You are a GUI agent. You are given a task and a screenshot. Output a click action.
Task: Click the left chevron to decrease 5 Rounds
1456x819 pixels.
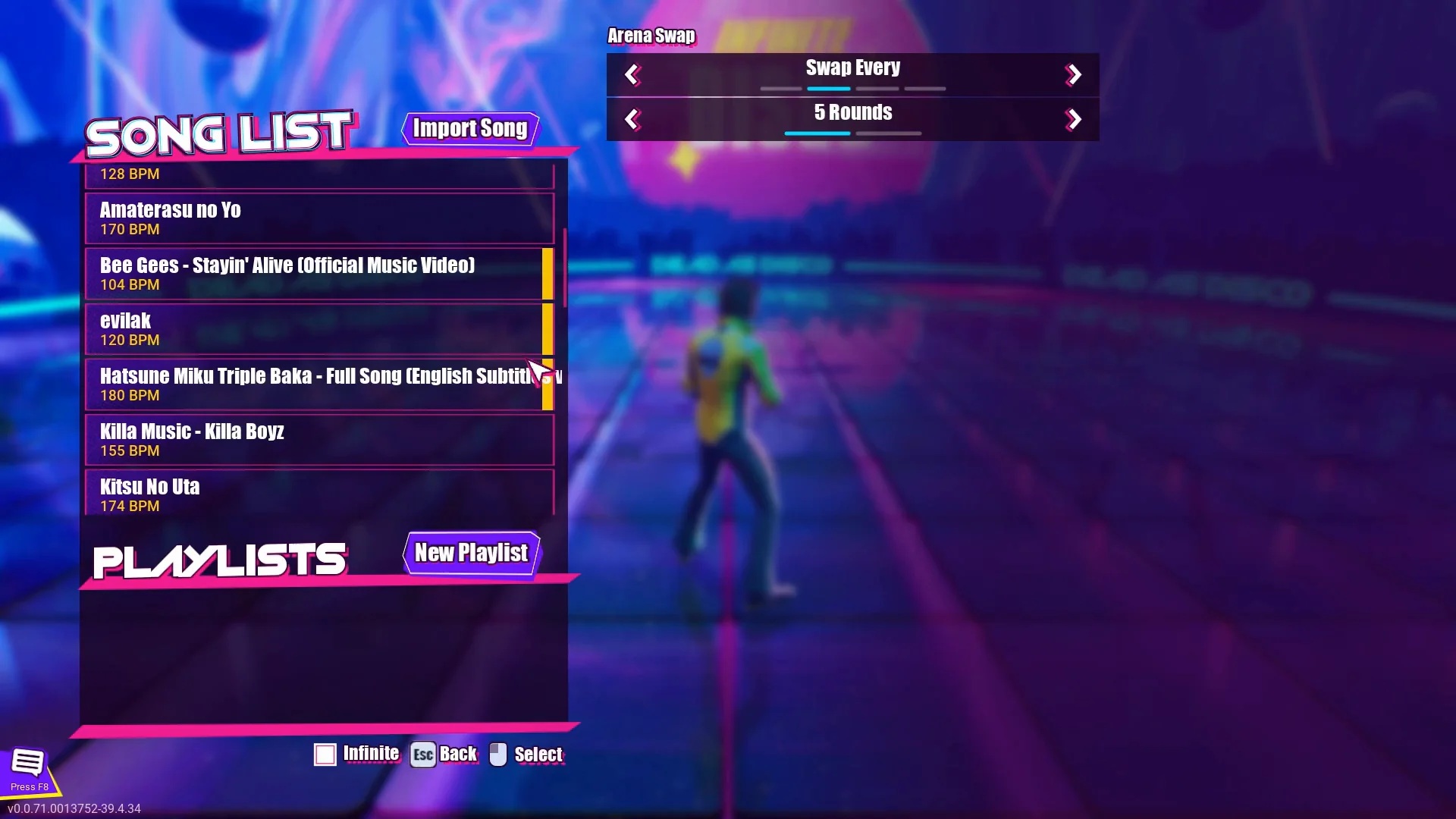point(633,119)
